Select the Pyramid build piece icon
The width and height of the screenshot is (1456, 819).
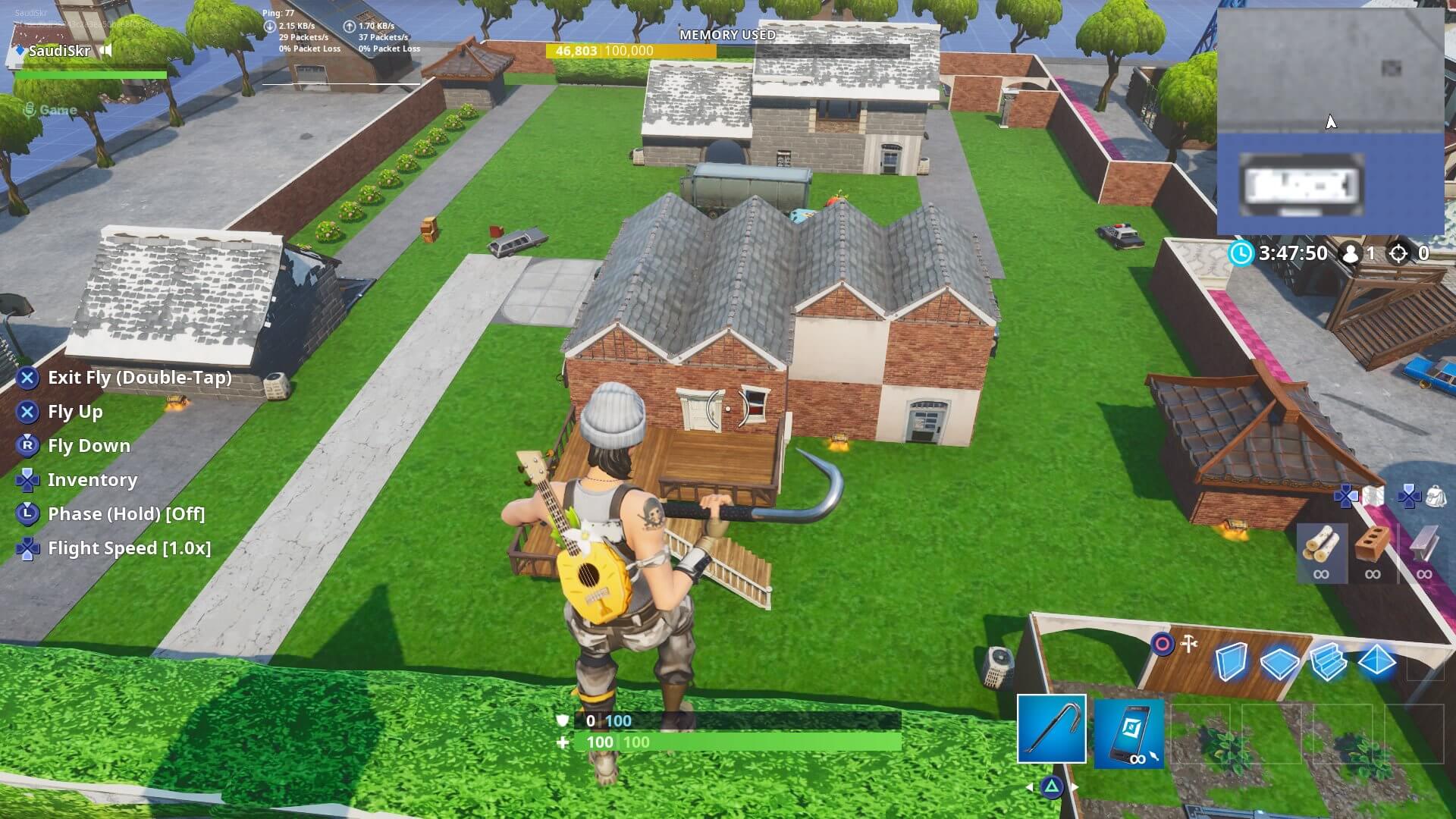tap(1380, 661)
